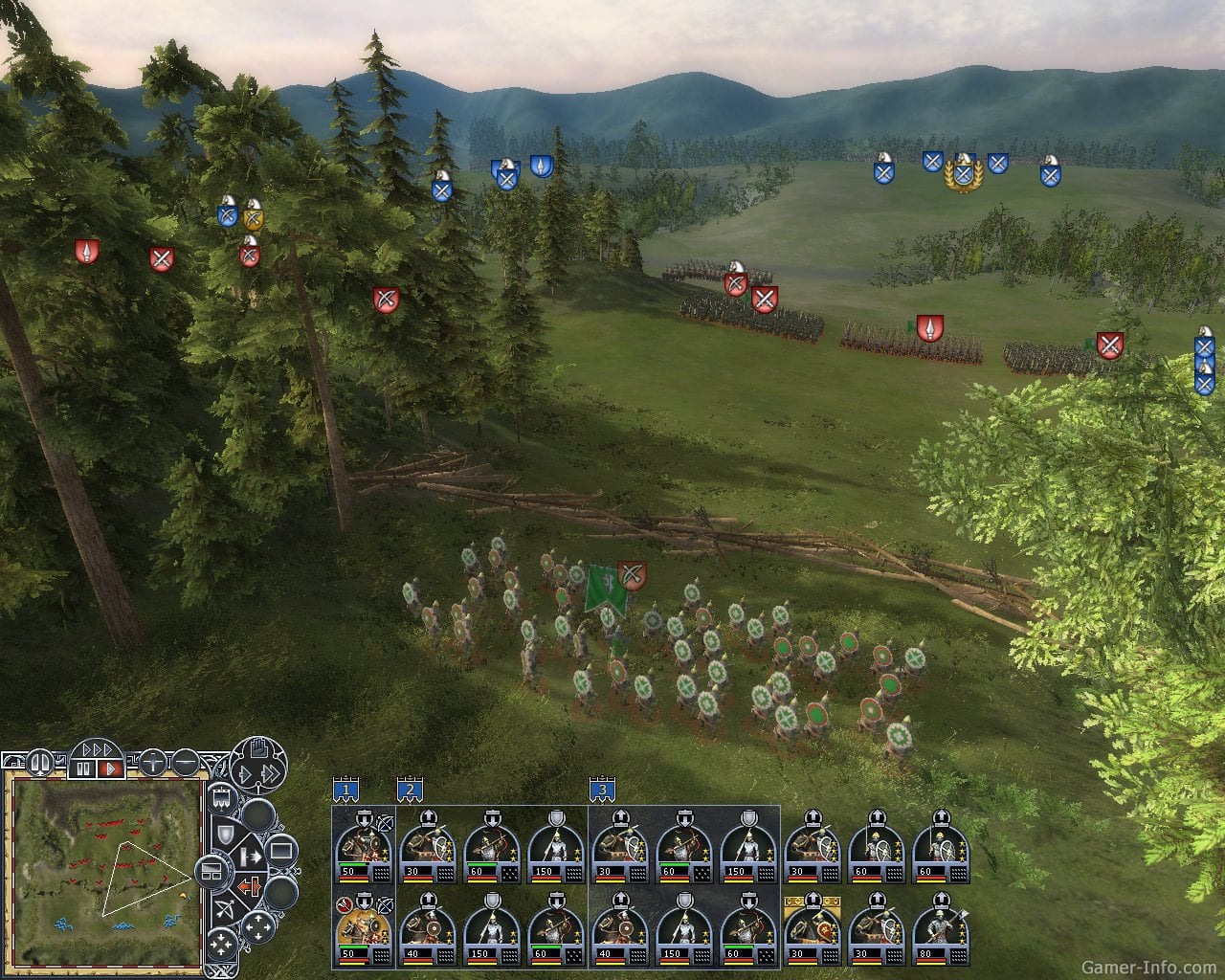Click the red play speed button
The image size is (1225, 980).
[110, 768]
